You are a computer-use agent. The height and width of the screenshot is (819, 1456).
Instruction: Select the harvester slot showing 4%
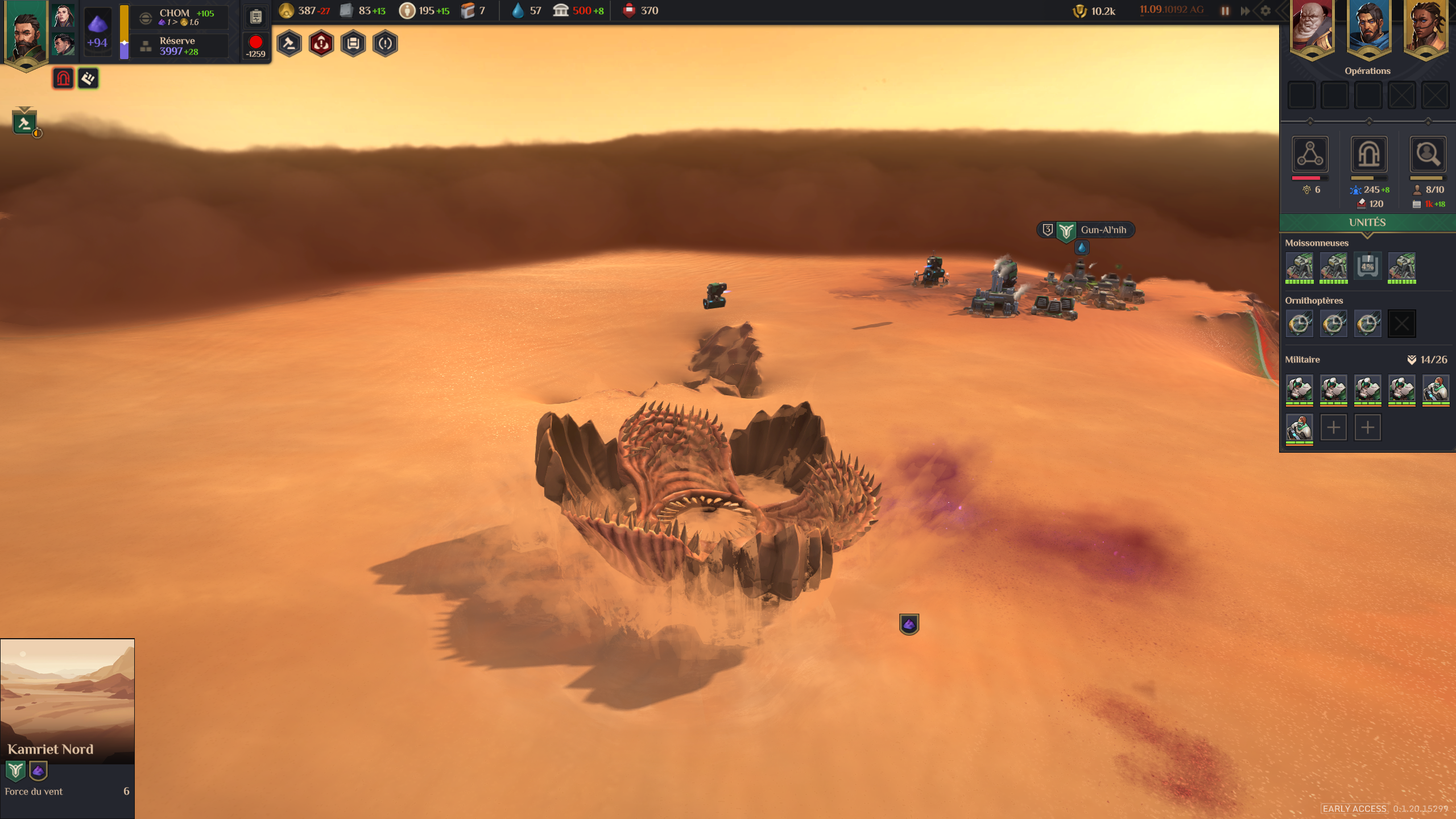coord(1367,266)
